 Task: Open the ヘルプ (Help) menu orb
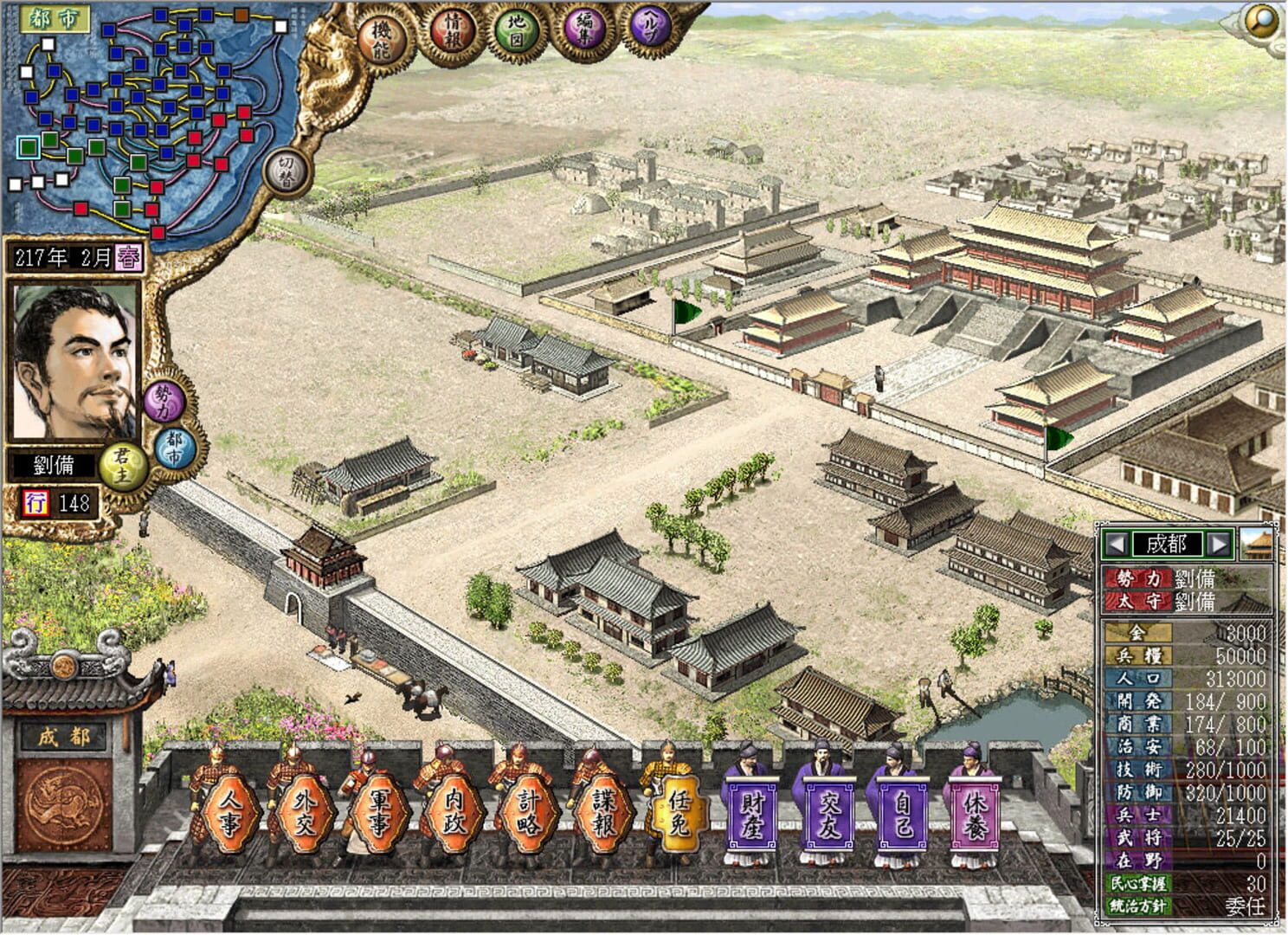point(651,24)
